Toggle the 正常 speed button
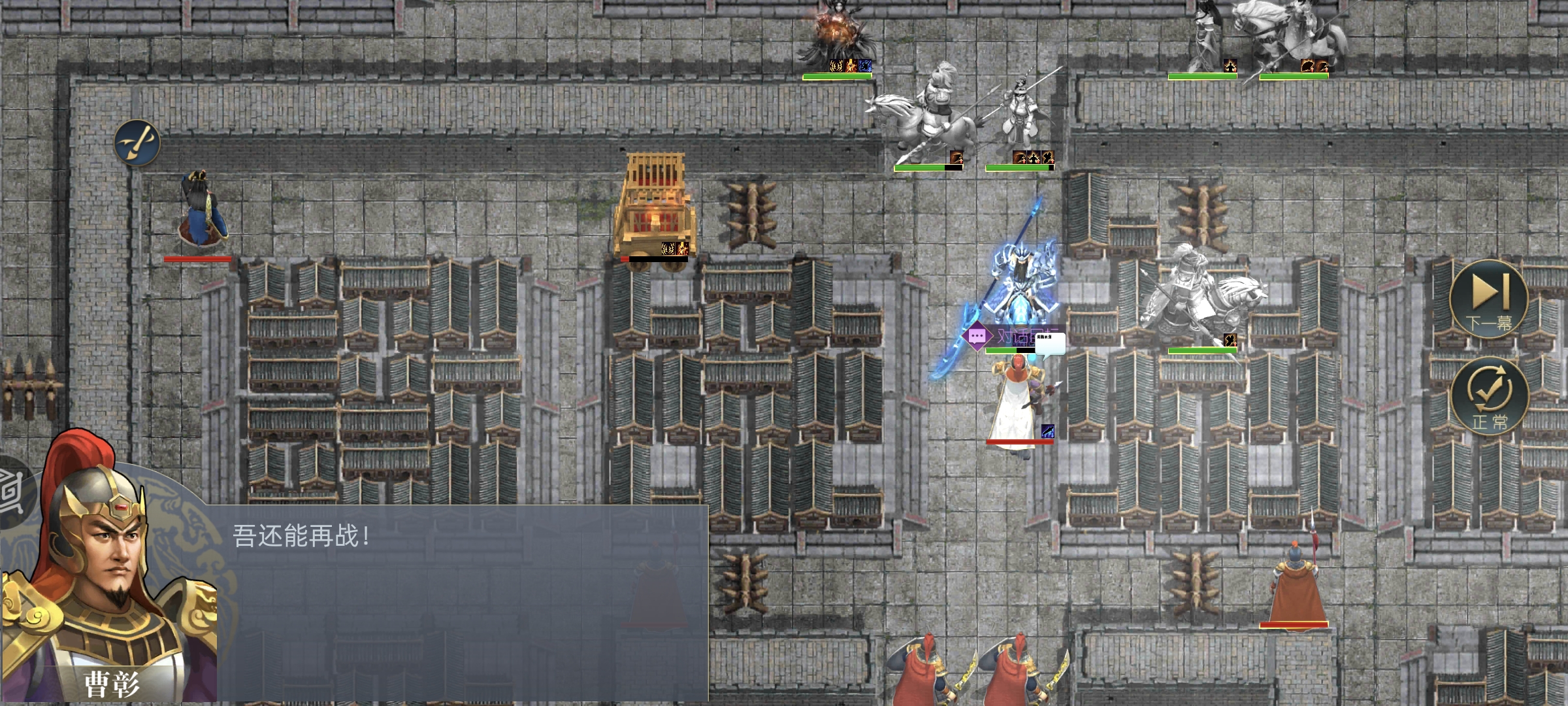The height and width of the screenshot is (706, 1568). tap(1490, 396)
